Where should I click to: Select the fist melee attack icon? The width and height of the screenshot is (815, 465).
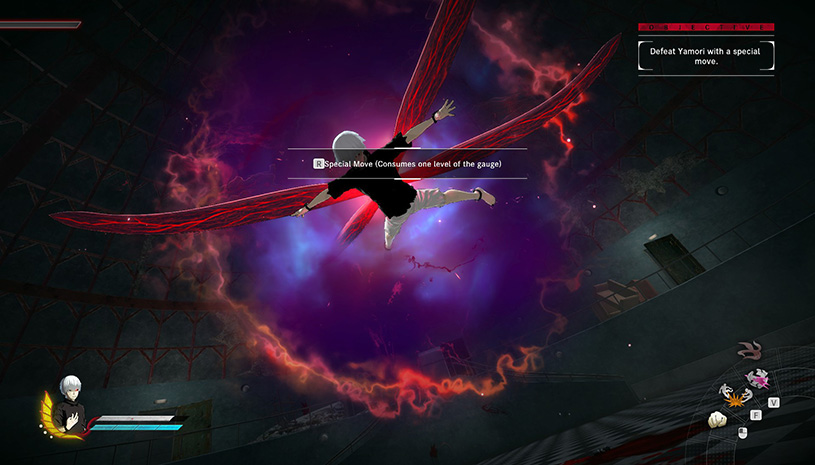(717, 420)
